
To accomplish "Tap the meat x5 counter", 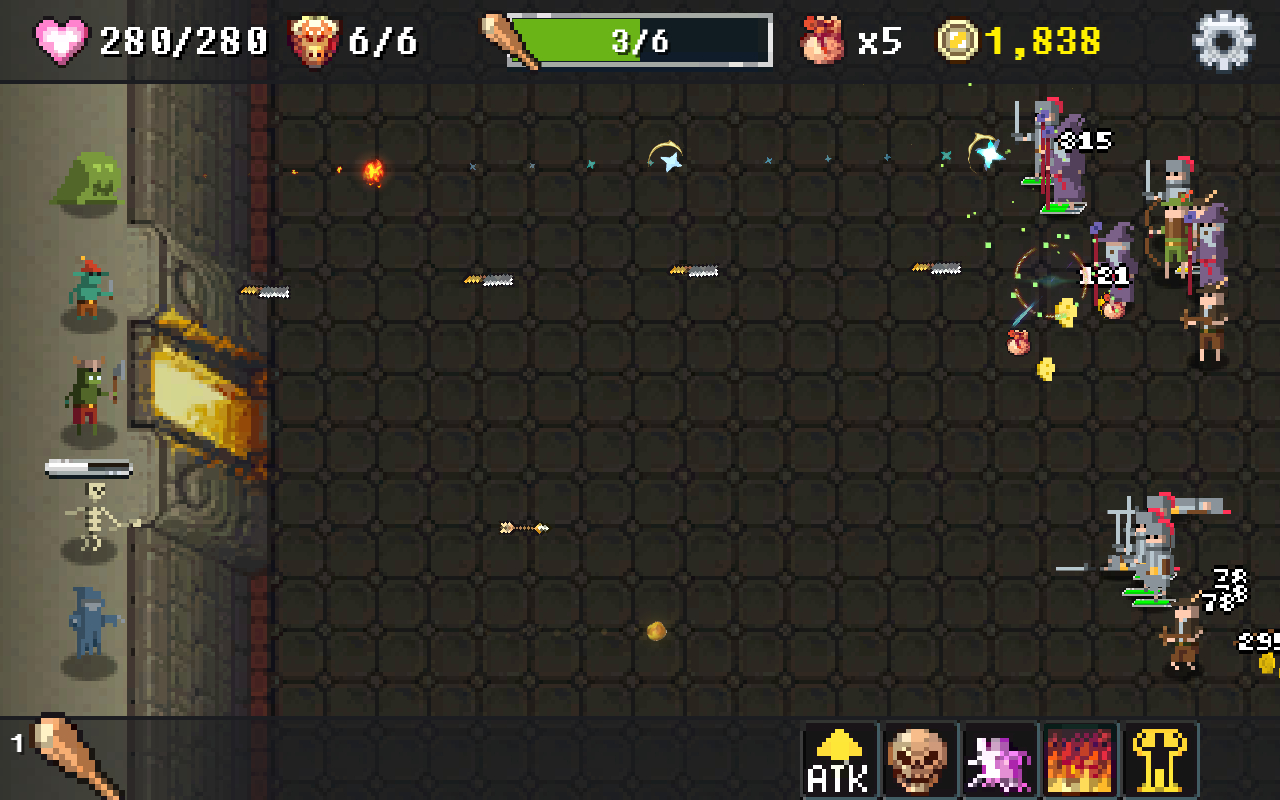I will tap(820, 38).
